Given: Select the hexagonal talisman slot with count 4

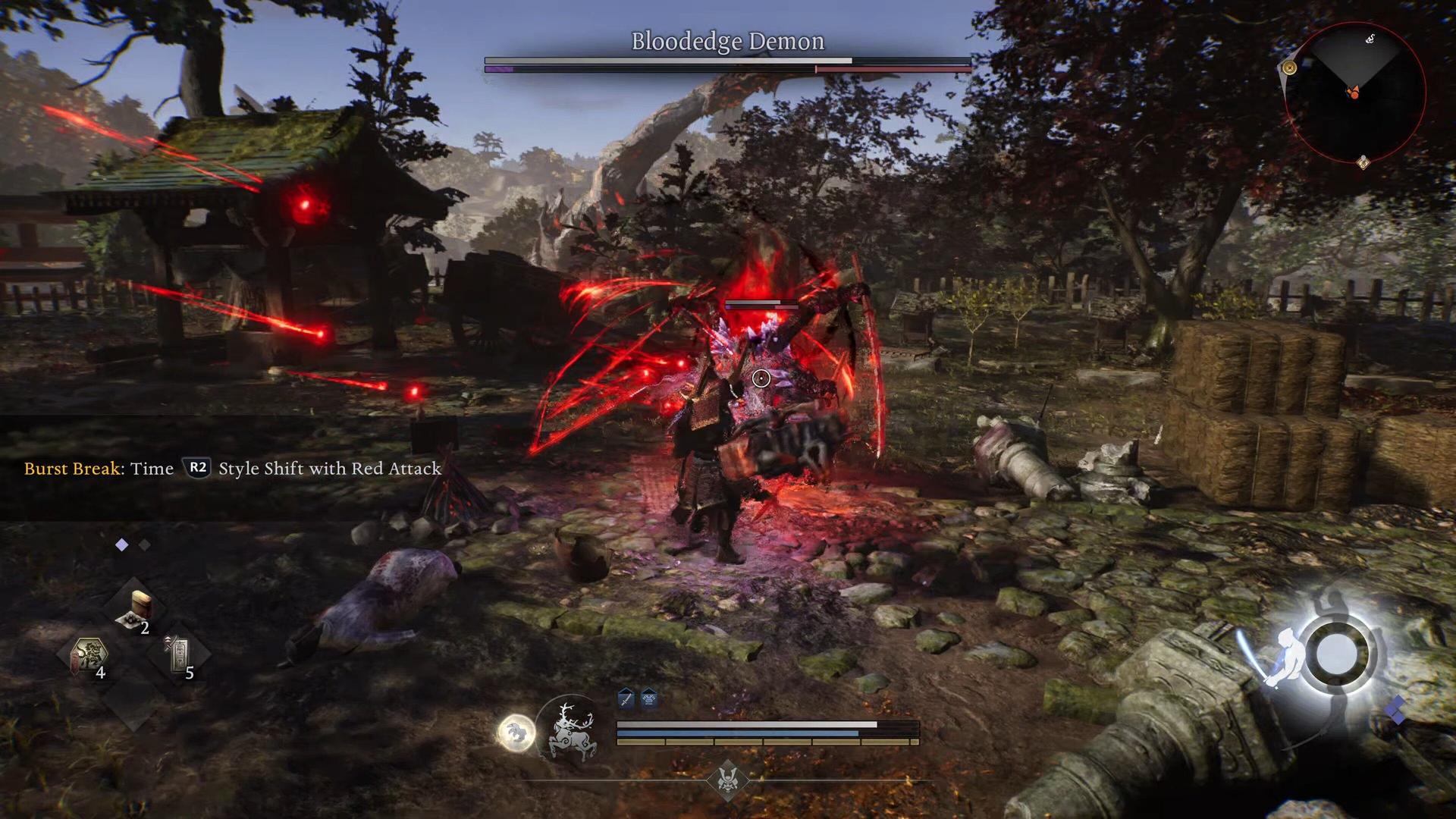Looking at the screenshot, I should [x=89, y=655].
